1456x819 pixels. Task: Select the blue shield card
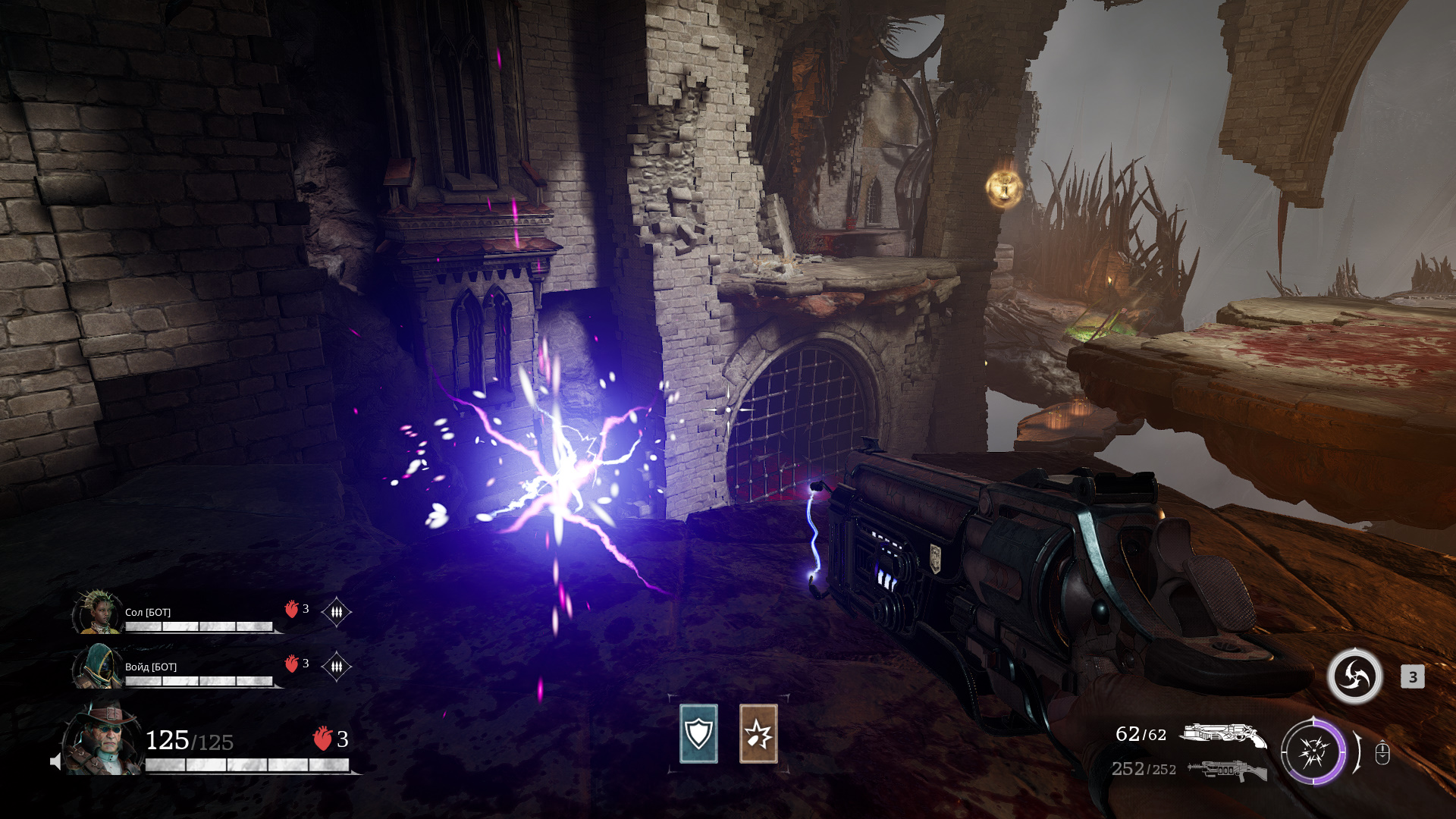(698, 733)
